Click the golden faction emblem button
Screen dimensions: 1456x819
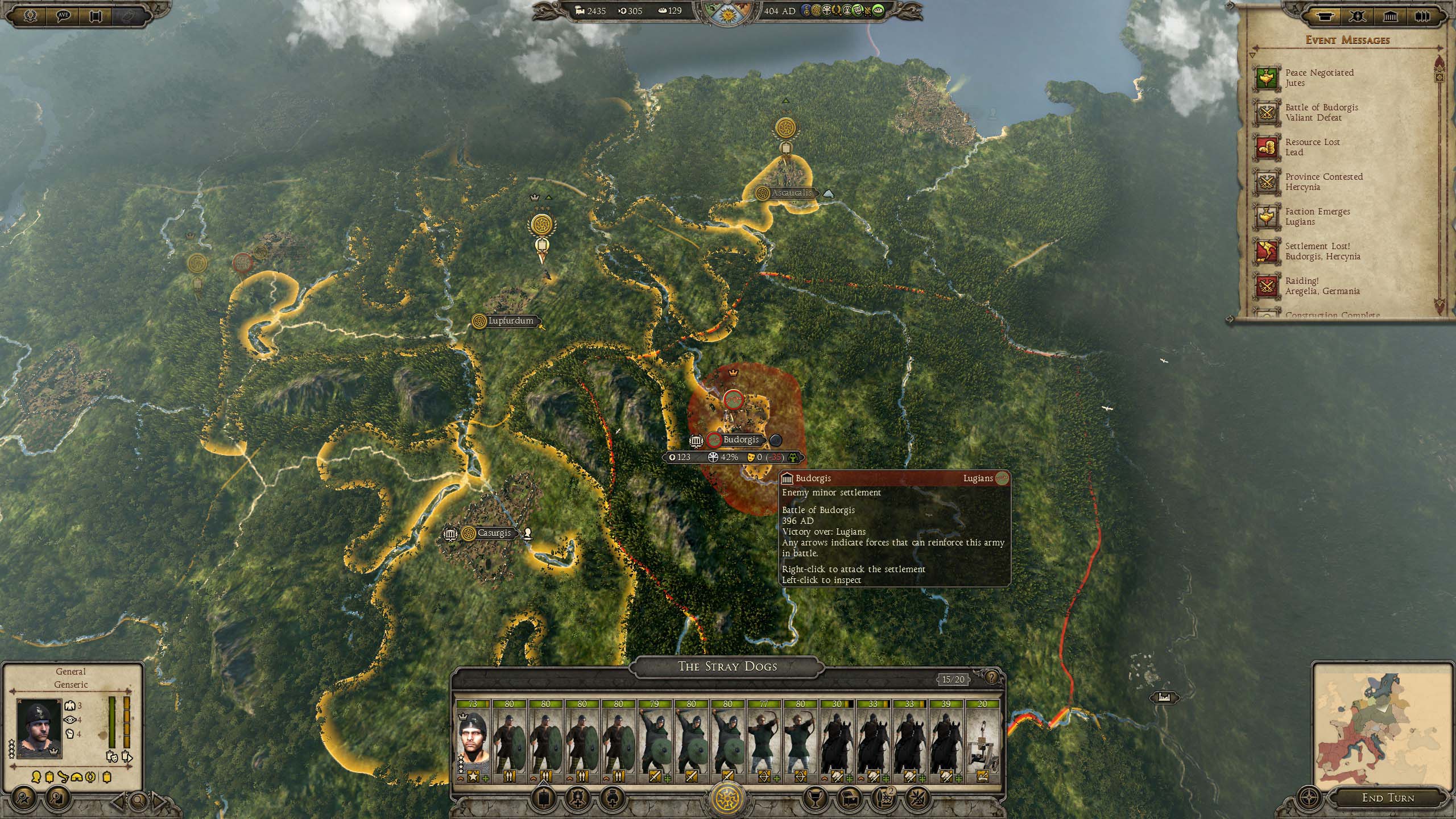click(x=728, y=799)
